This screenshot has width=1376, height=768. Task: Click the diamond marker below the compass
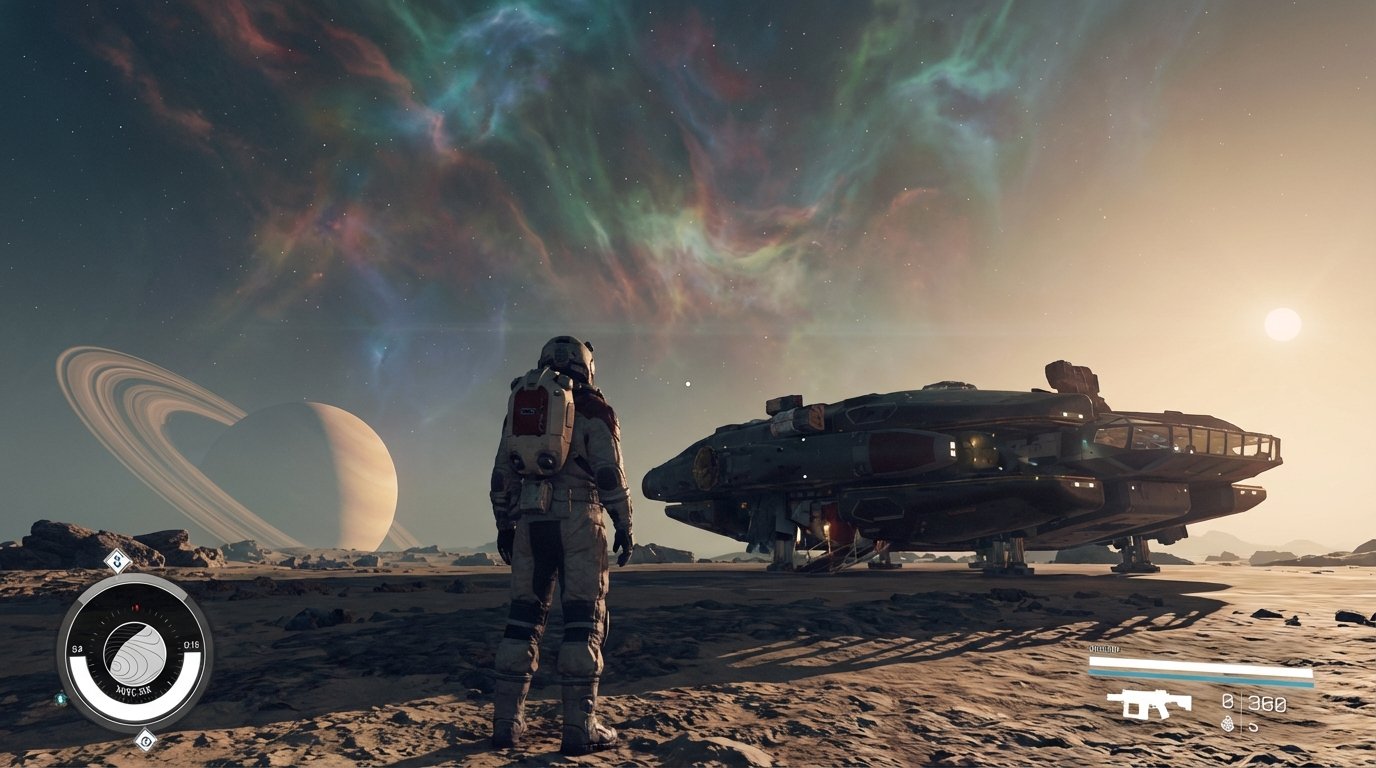[x=146, y=742]
